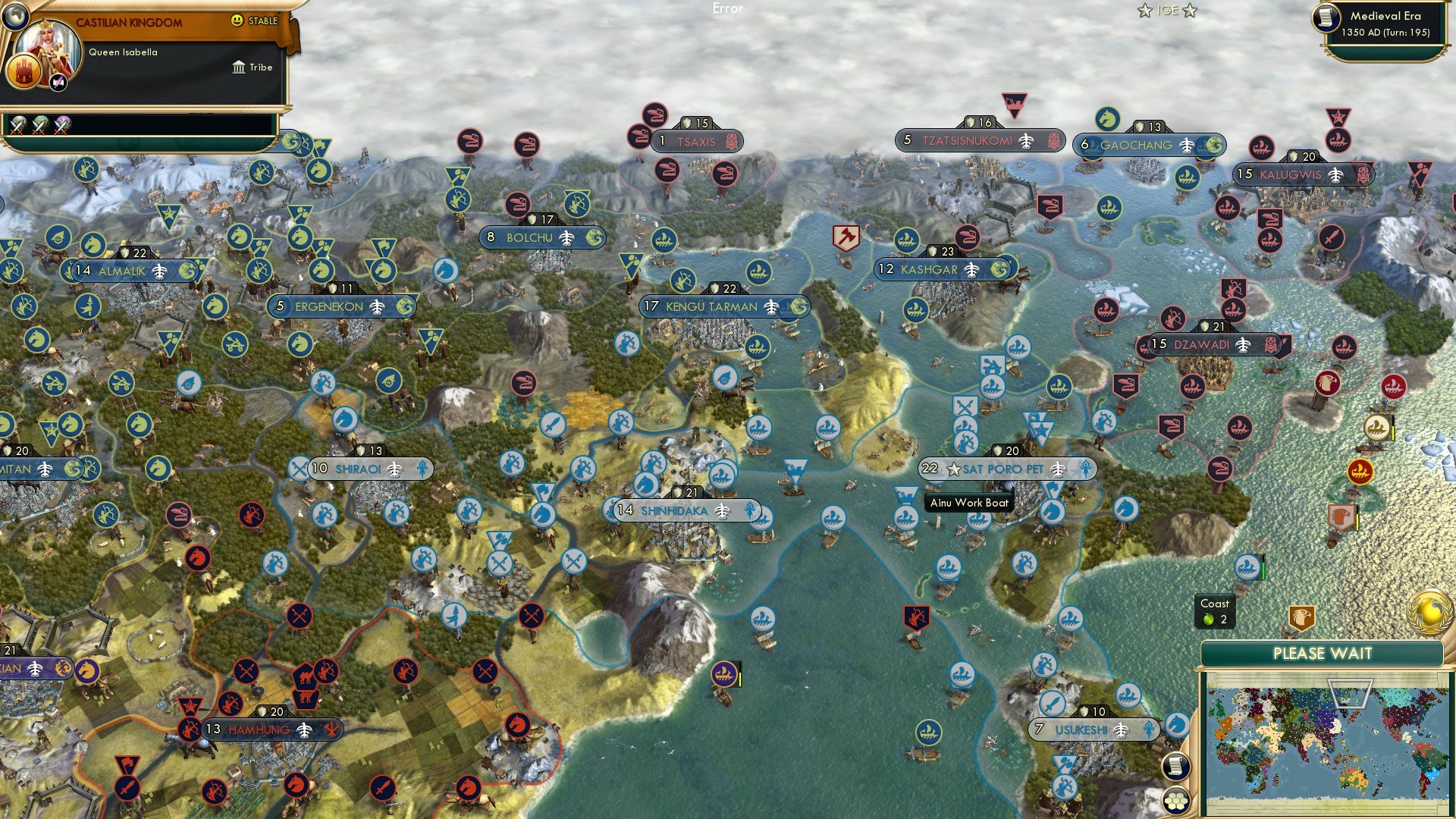Click the capital star on Sat Poro Pet's banner
1456x819 pixels.
[x=953, y=469]
